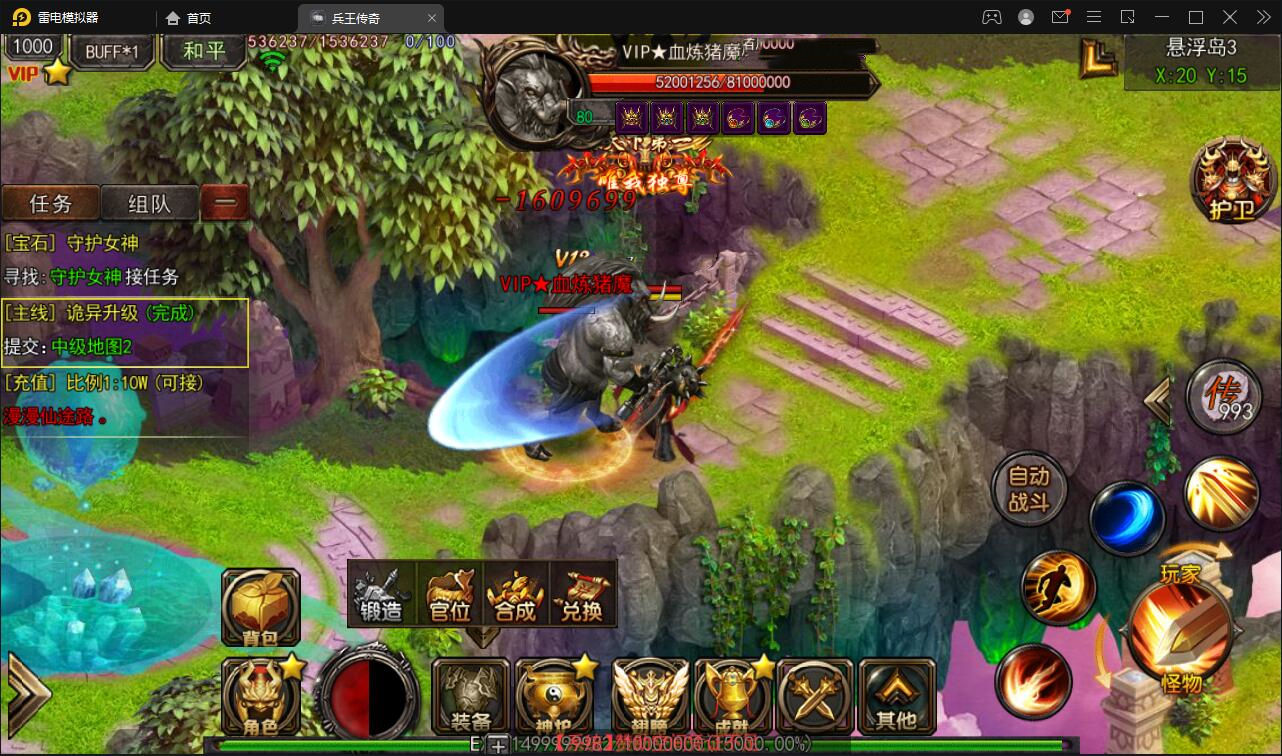Switch to the 组队 team tab
The width and height of the screenshot is (1282, 756).
coord(150,203)
